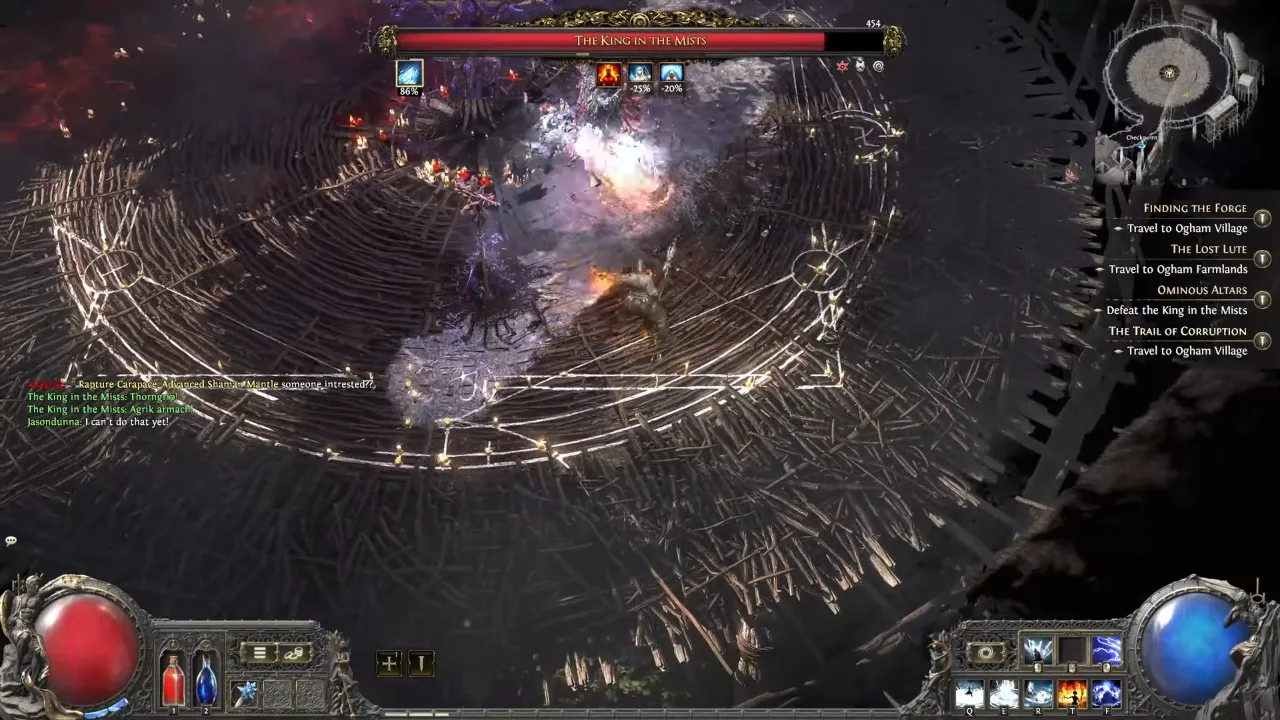Activate the lightning skill bound to F
Viewport: 1280px width, 720px height.
pyautogui.click(x=1106, y=692)
